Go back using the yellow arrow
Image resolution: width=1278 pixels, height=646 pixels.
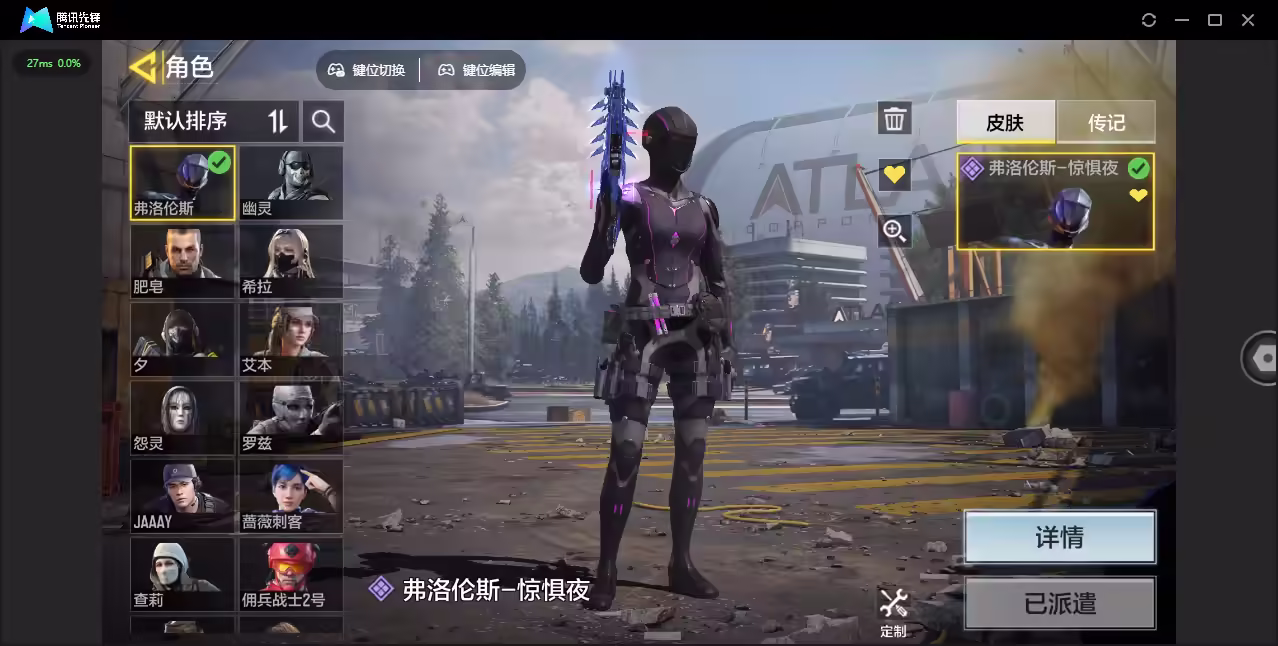point(144,67)
